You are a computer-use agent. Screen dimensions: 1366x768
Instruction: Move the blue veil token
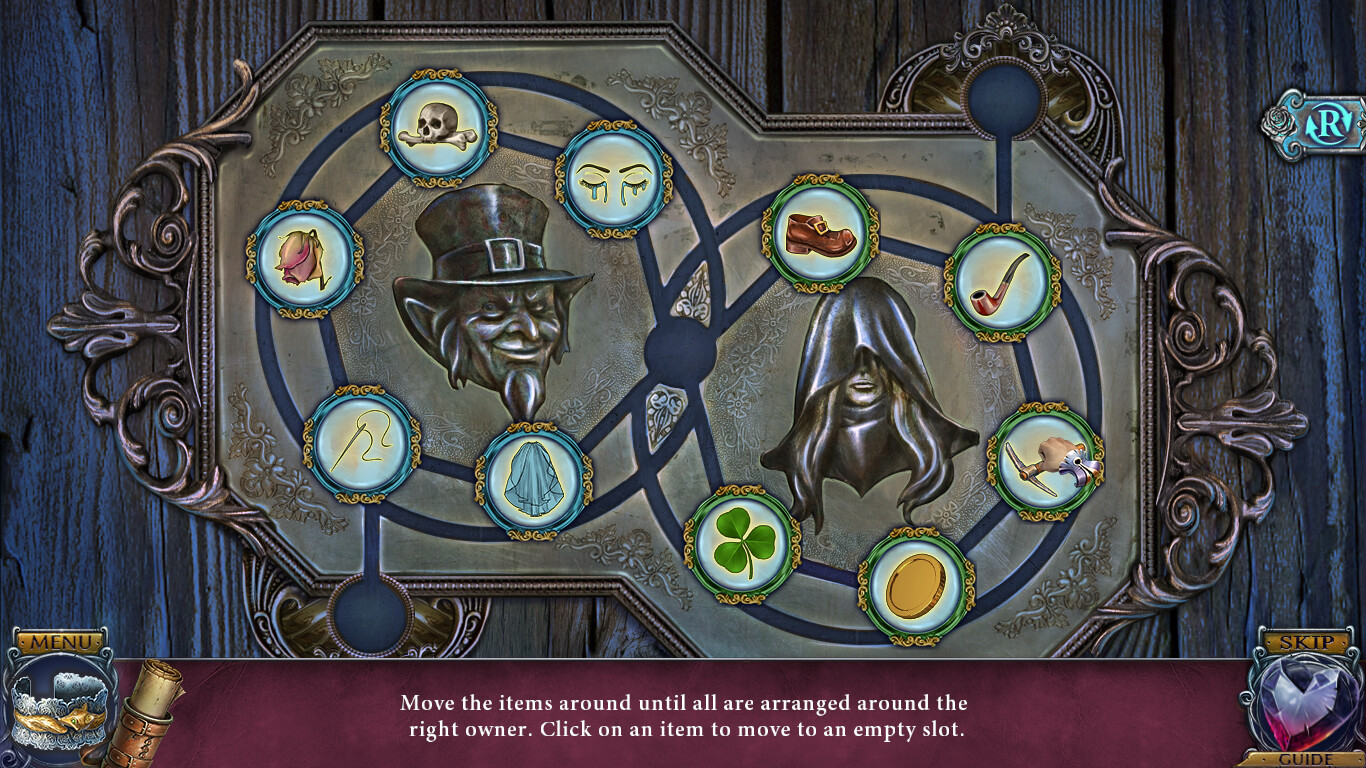pos(533,481)
